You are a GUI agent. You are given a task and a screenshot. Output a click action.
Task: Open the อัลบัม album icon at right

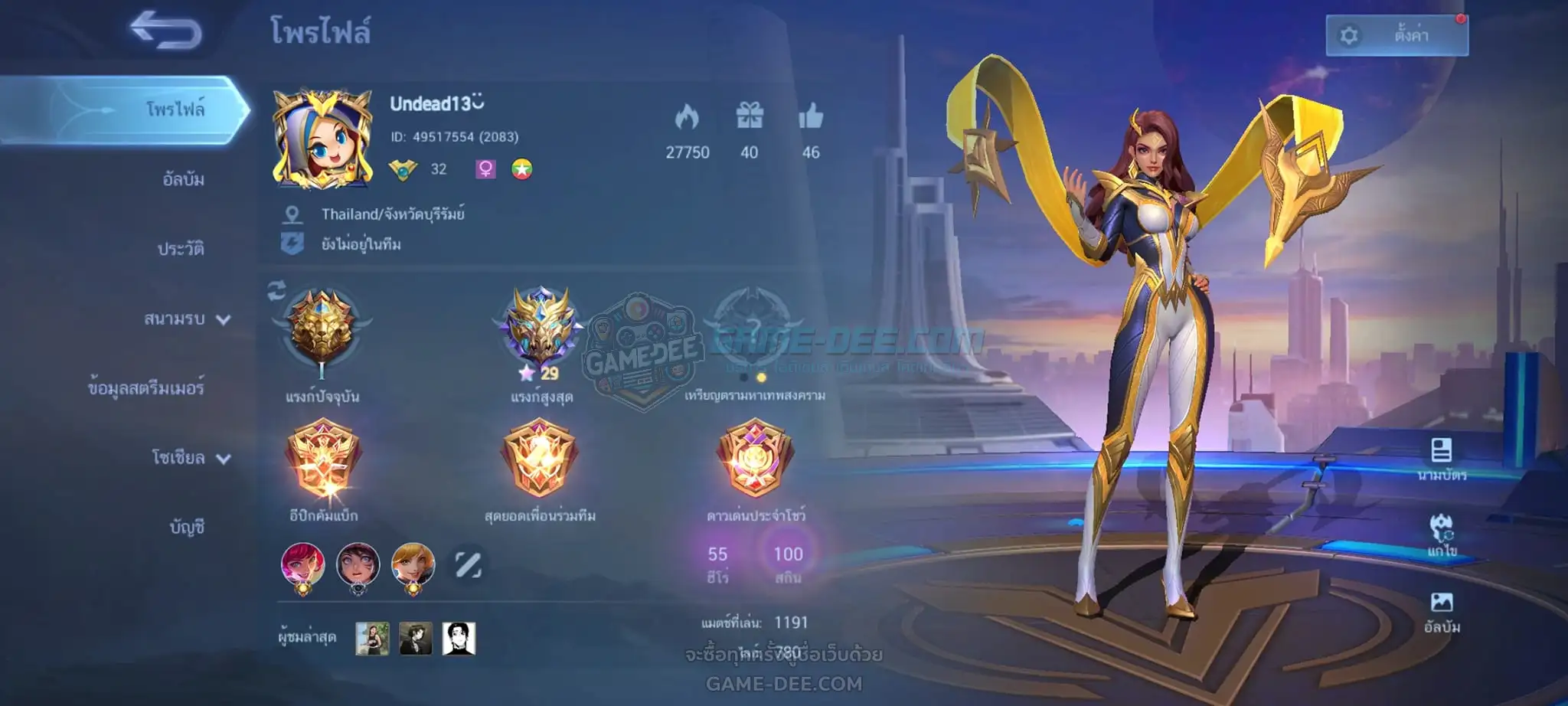1442,611
